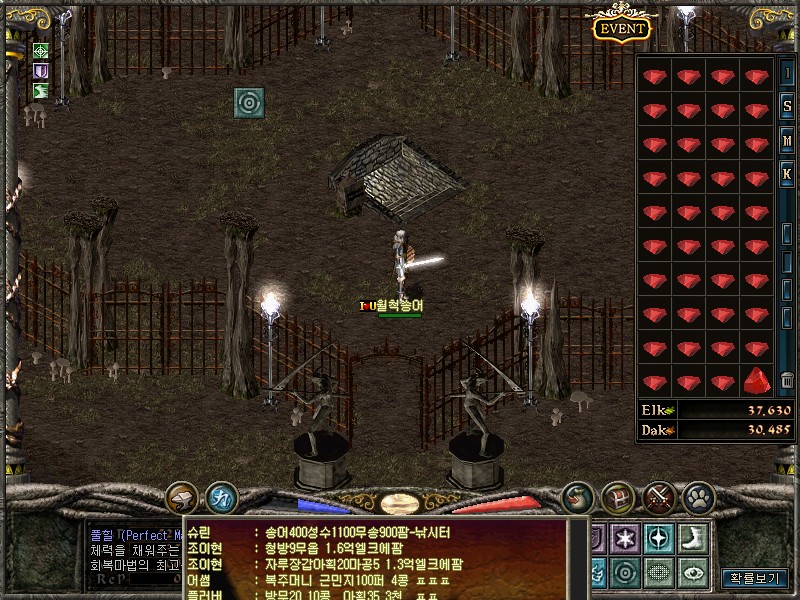Activate the teal concentric rings skill icon

(248, 102)
